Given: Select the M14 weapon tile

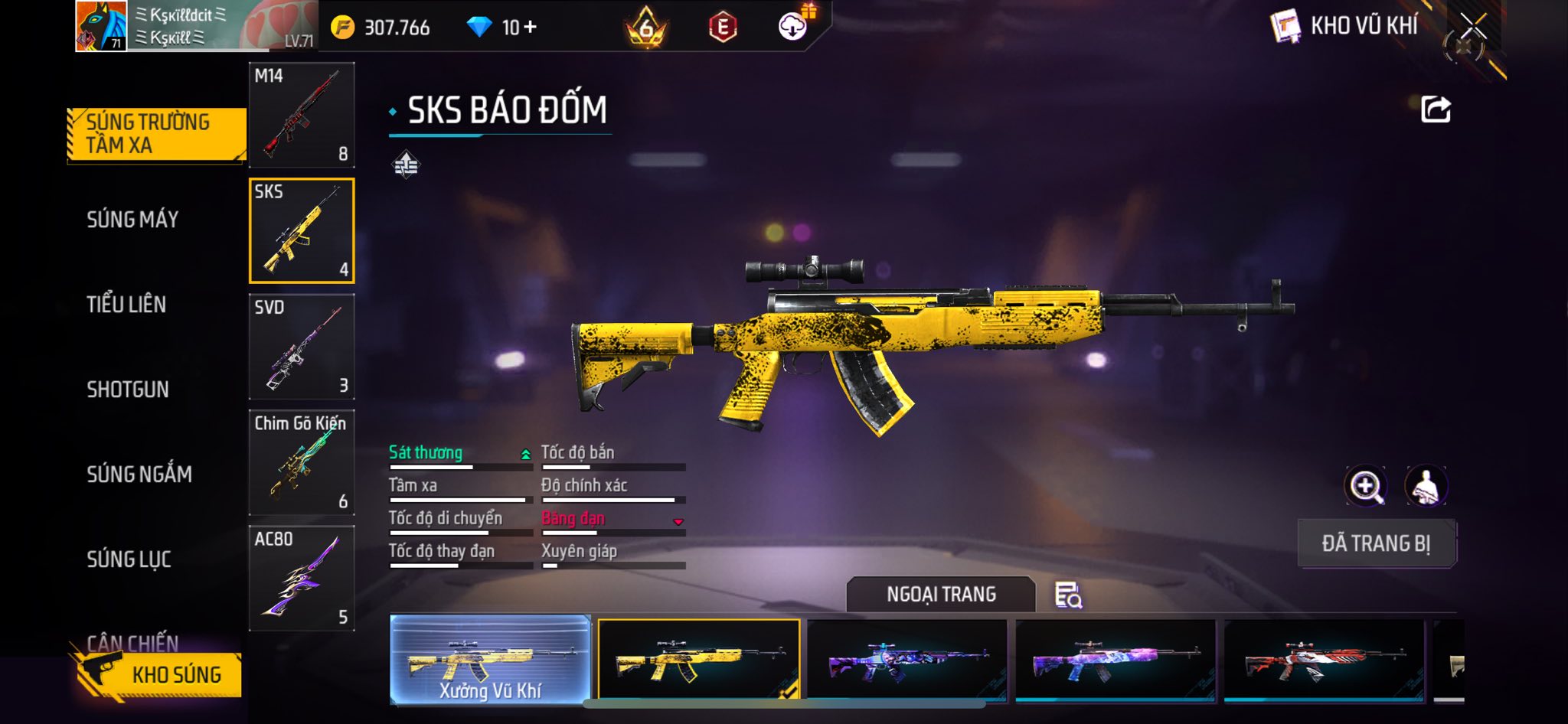Looking at the screenshot, I should (302, 115).
